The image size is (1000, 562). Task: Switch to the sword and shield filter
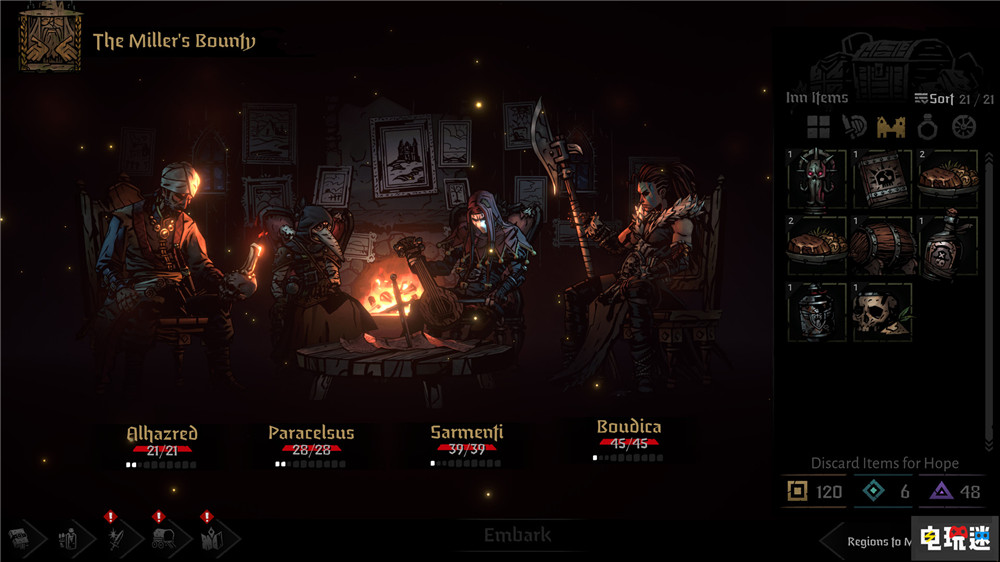coord(855,126)
